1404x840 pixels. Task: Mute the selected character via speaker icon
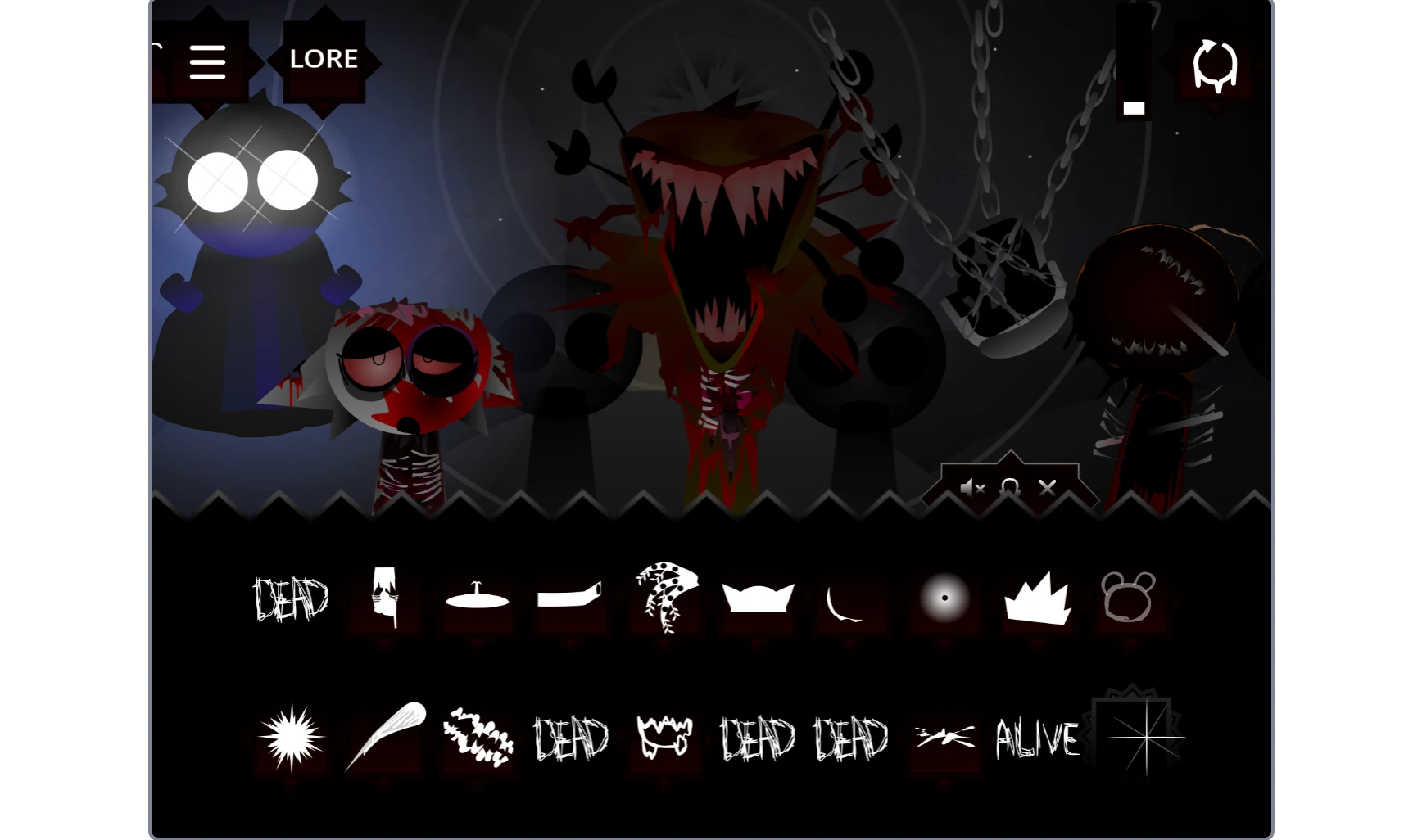point(971,488)
